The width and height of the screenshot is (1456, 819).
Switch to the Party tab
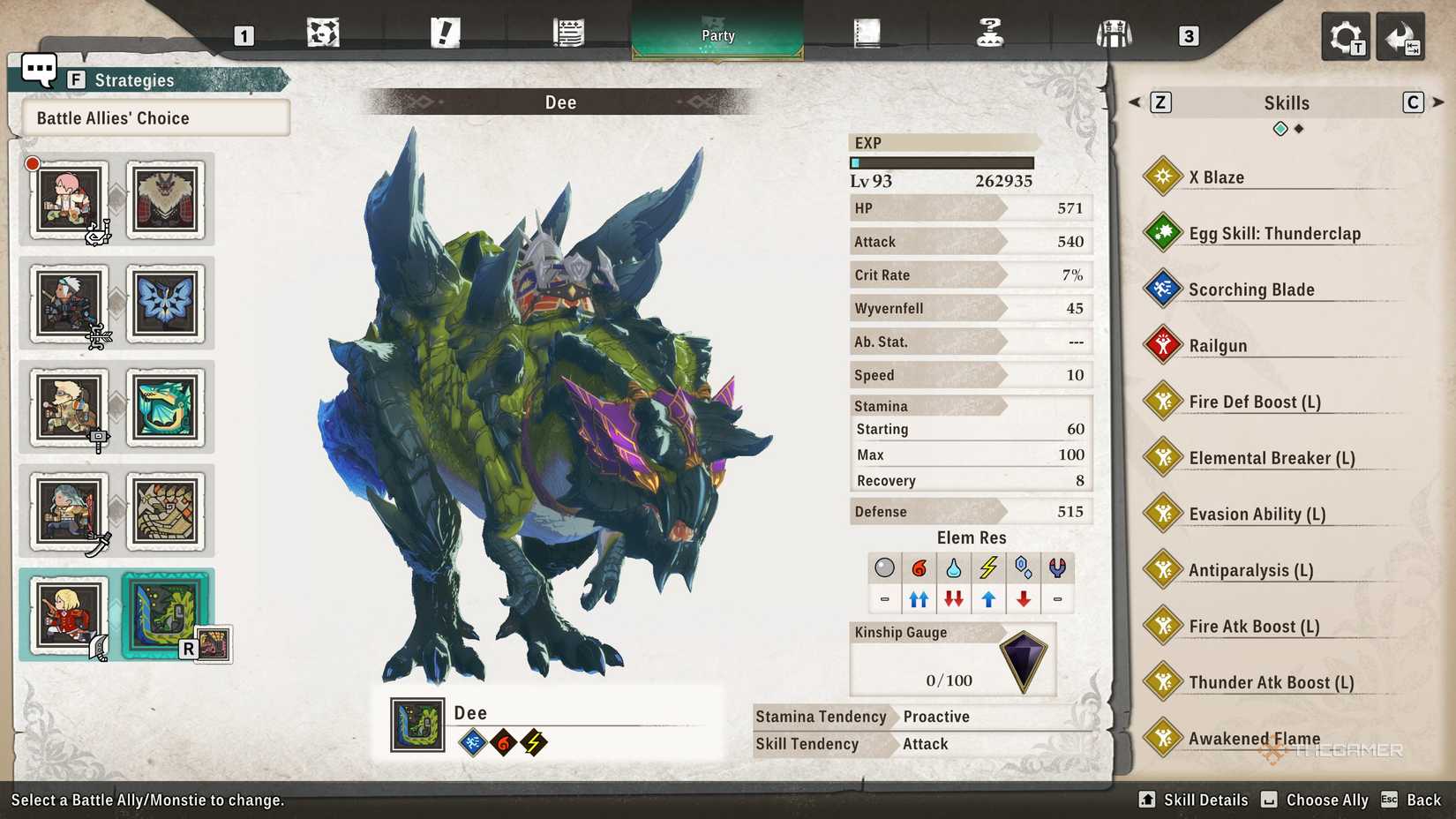tap(717, 35)
